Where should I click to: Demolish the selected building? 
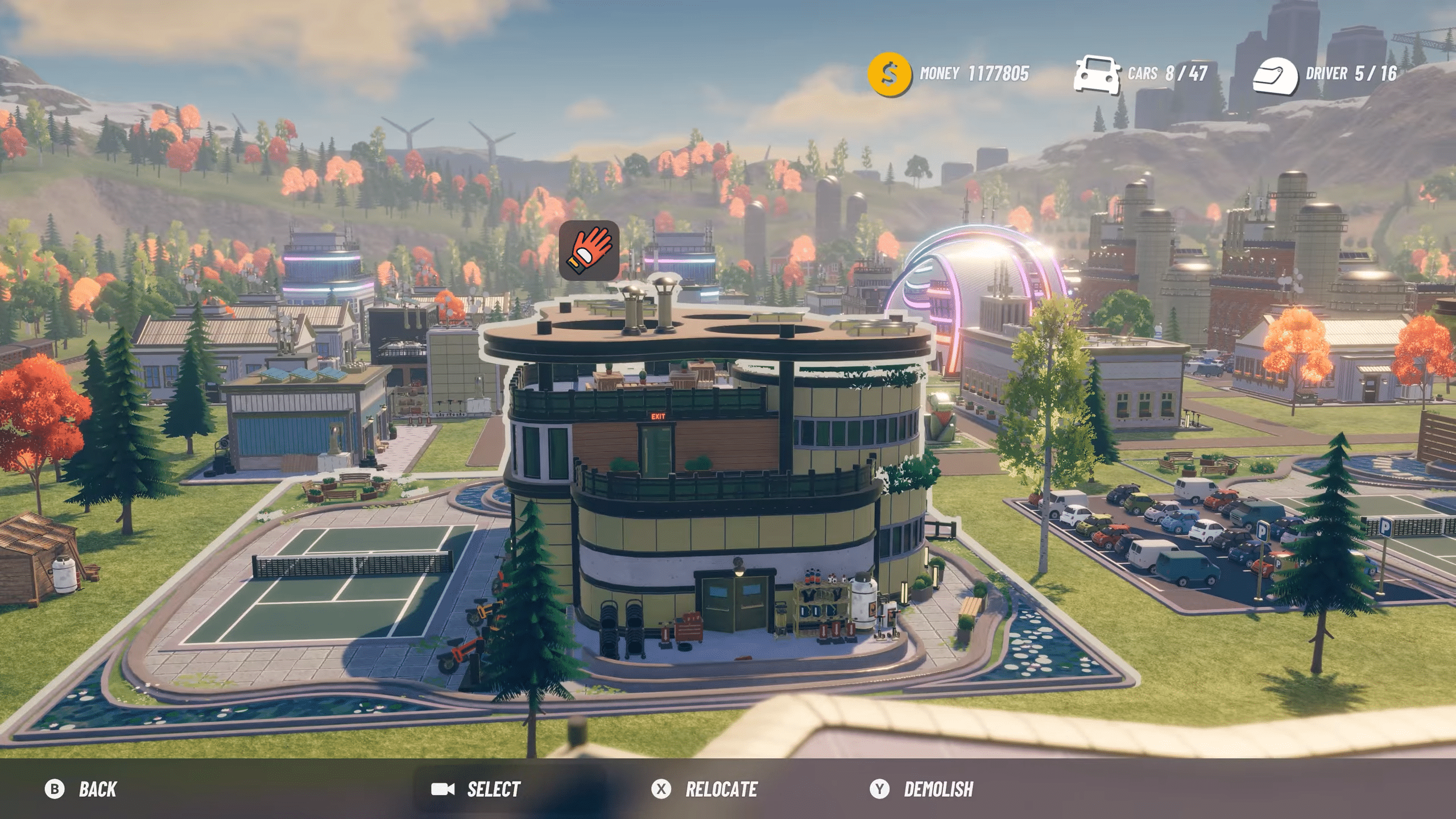click(x=922, y=789)
